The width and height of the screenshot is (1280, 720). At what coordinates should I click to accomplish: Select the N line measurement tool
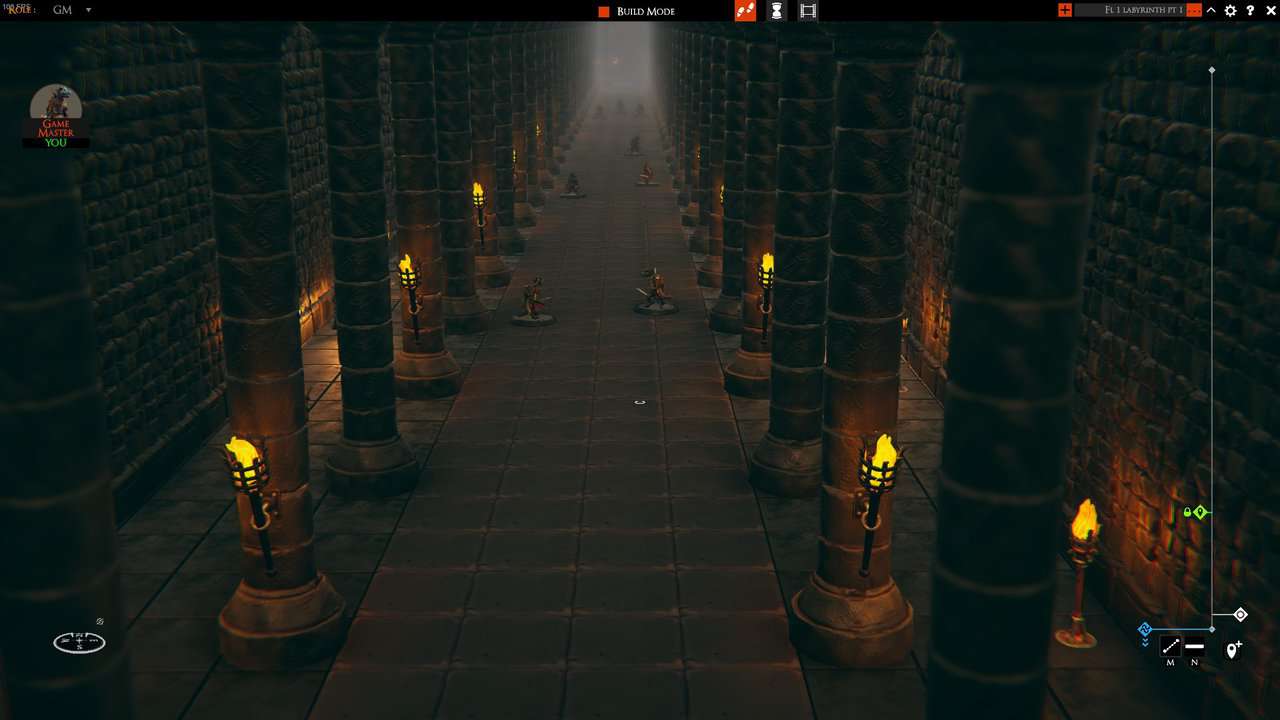1195,647
